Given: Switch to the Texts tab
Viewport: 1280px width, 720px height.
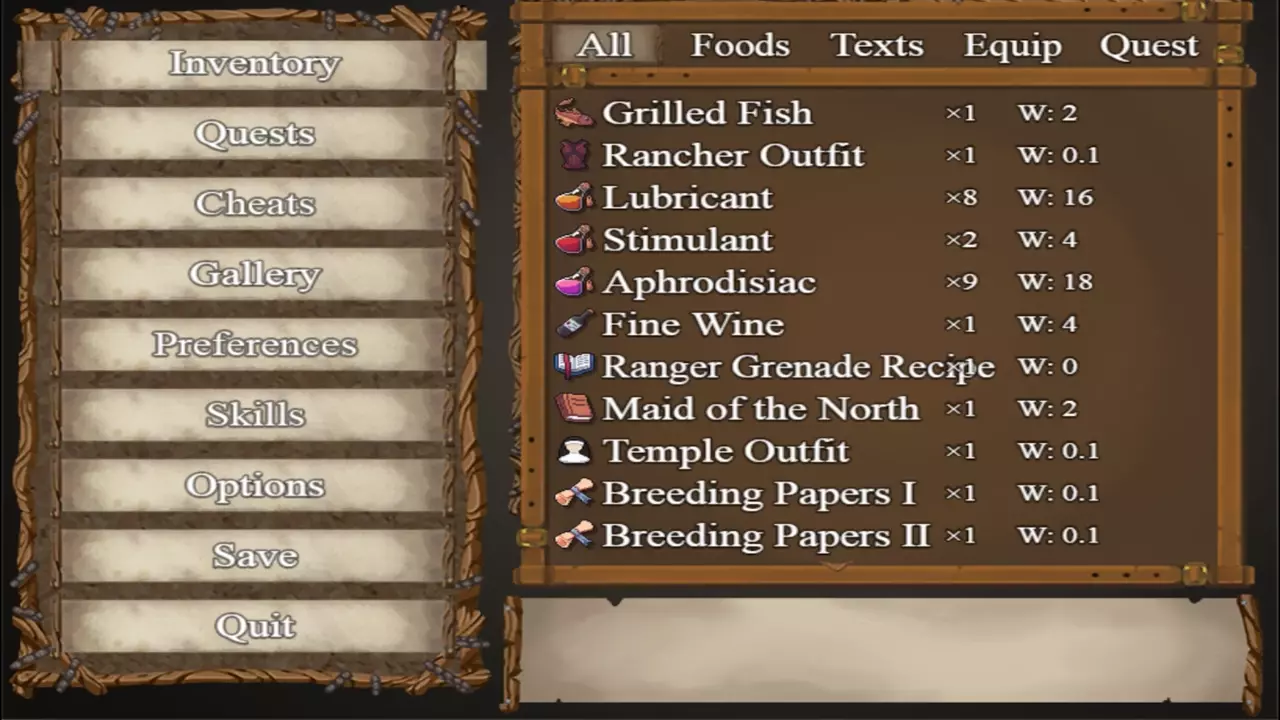Looking at the screenshot, I should [876, 46].
